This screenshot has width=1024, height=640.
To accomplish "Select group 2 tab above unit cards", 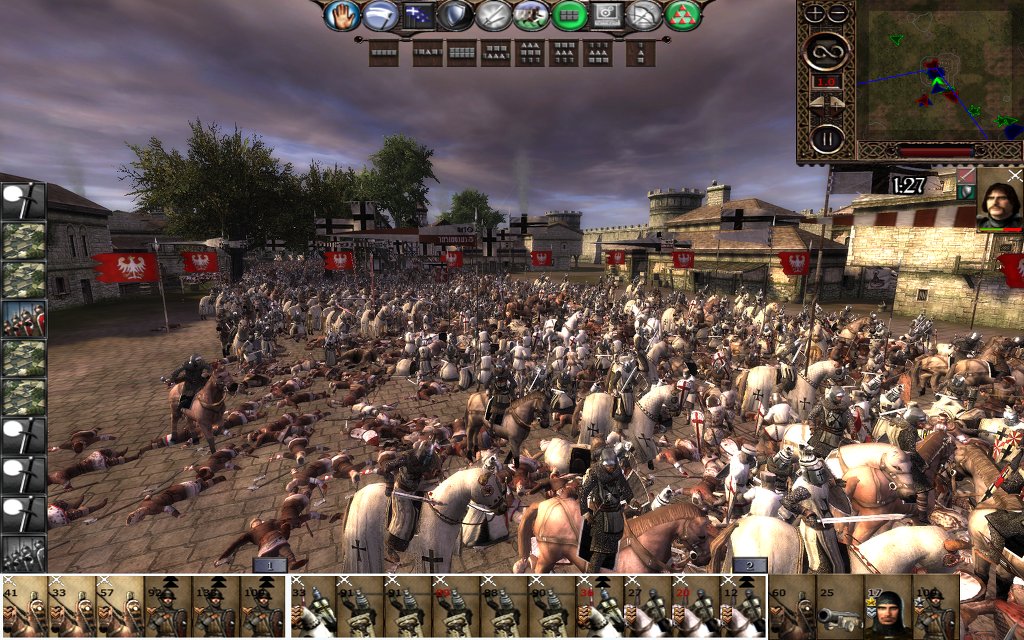I will click(x=749, y=565).
